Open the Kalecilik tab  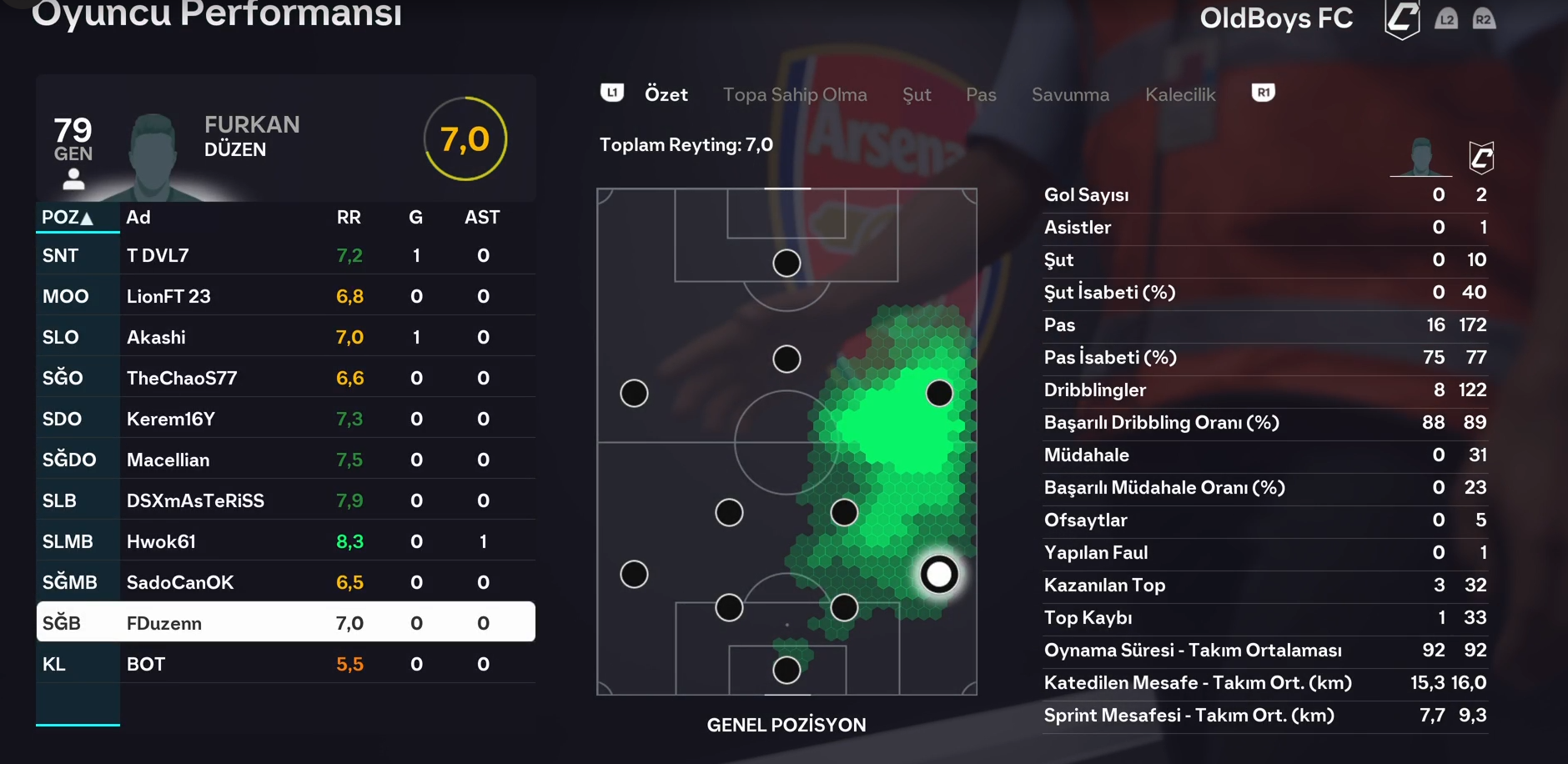[x=1179, y=95]
